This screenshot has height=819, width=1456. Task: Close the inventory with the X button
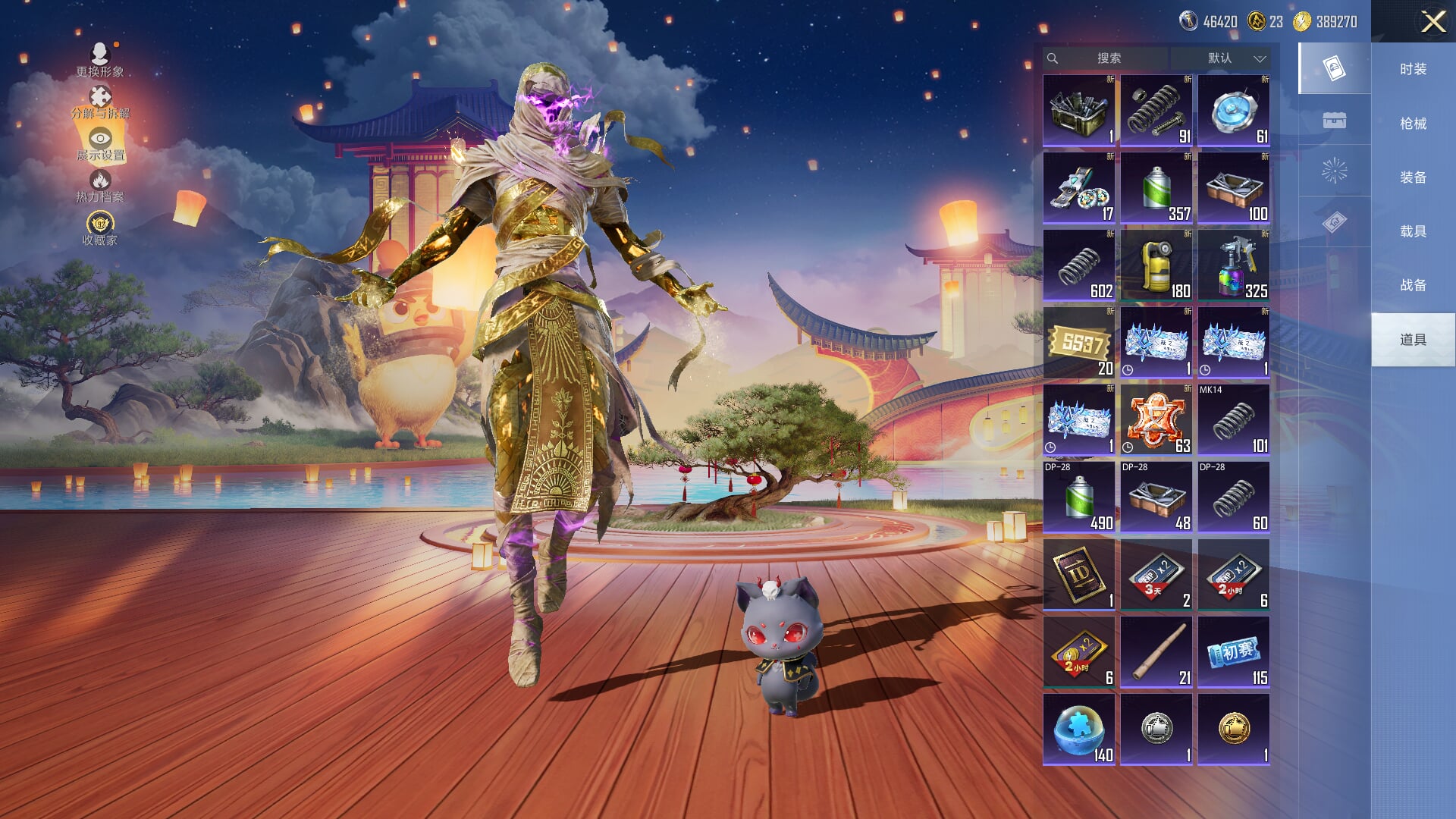[1432, 21]
